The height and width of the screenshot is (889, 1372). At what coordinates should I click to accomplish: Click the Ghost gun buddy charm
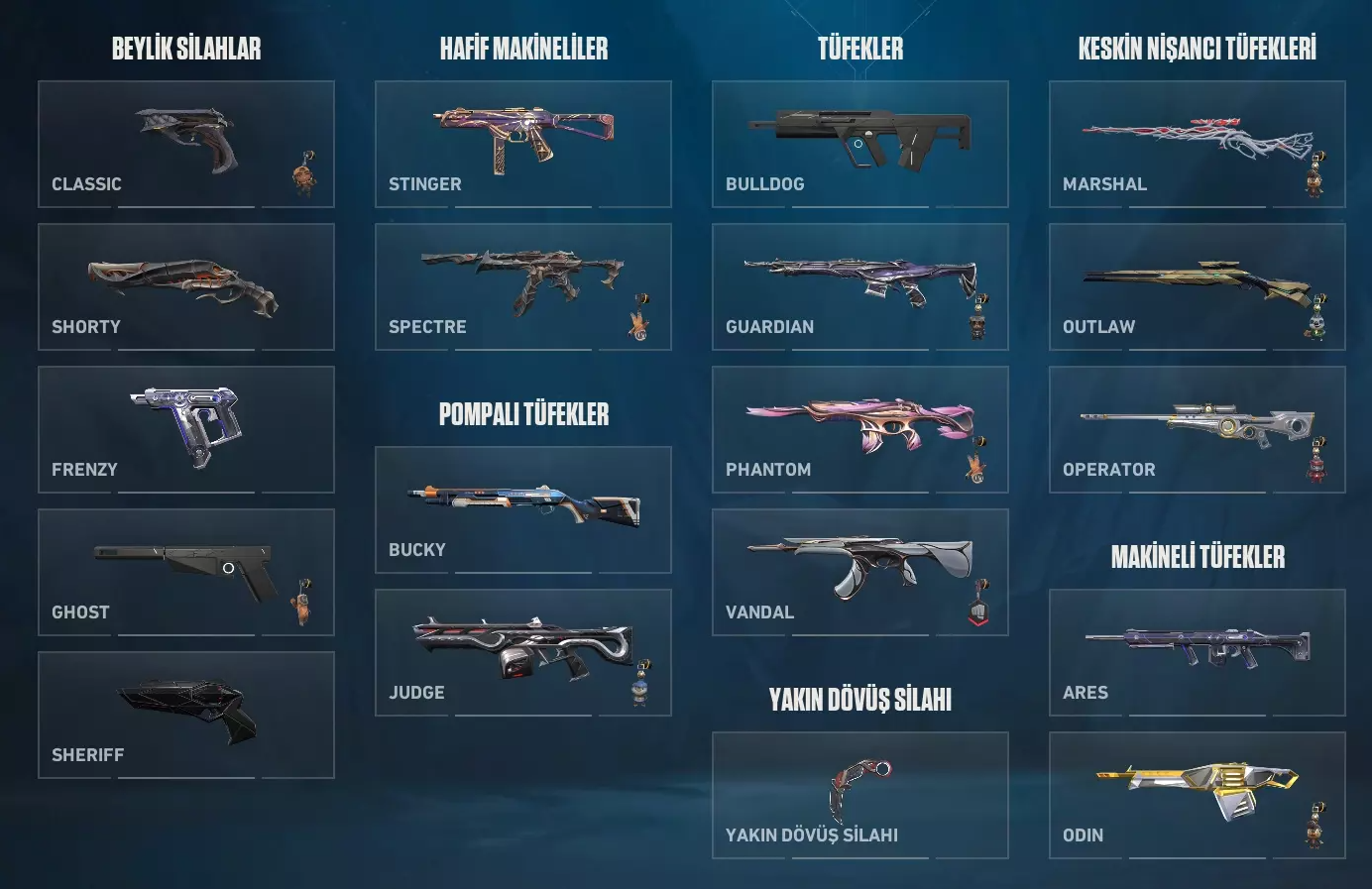point(303,603)
